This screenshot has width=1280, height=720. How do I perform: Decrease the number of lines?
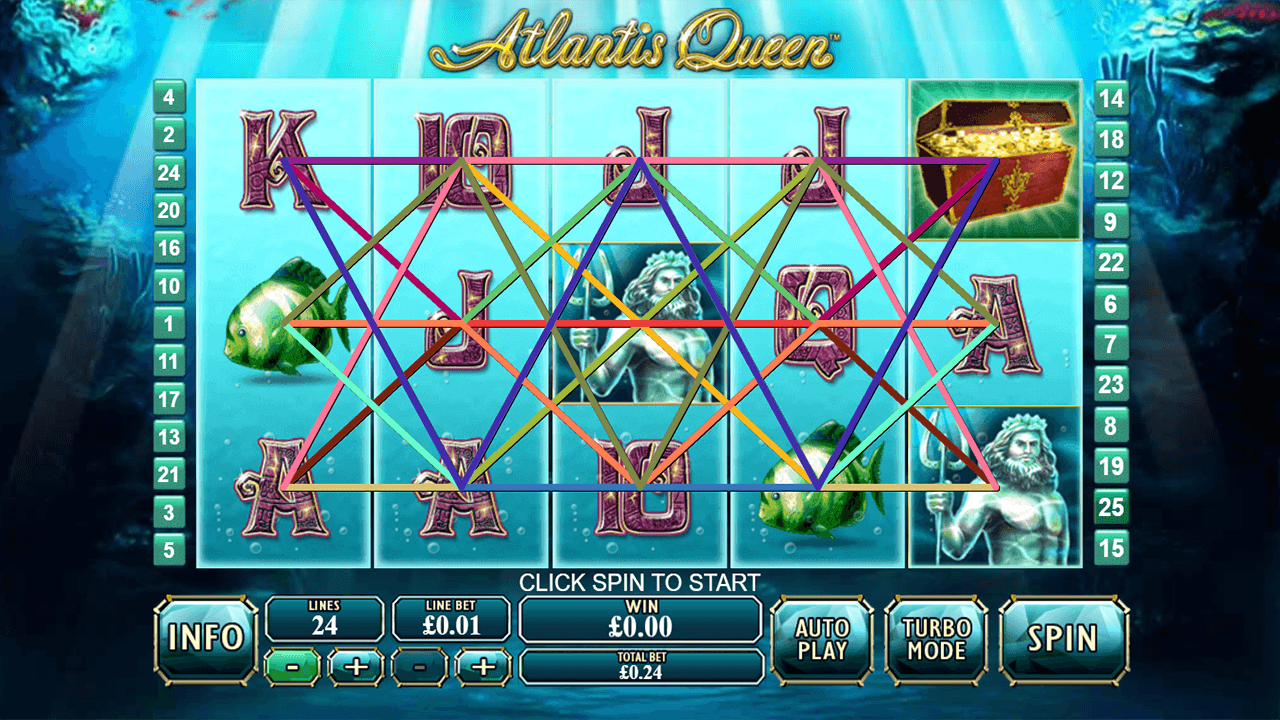click(x=294, y=666)
